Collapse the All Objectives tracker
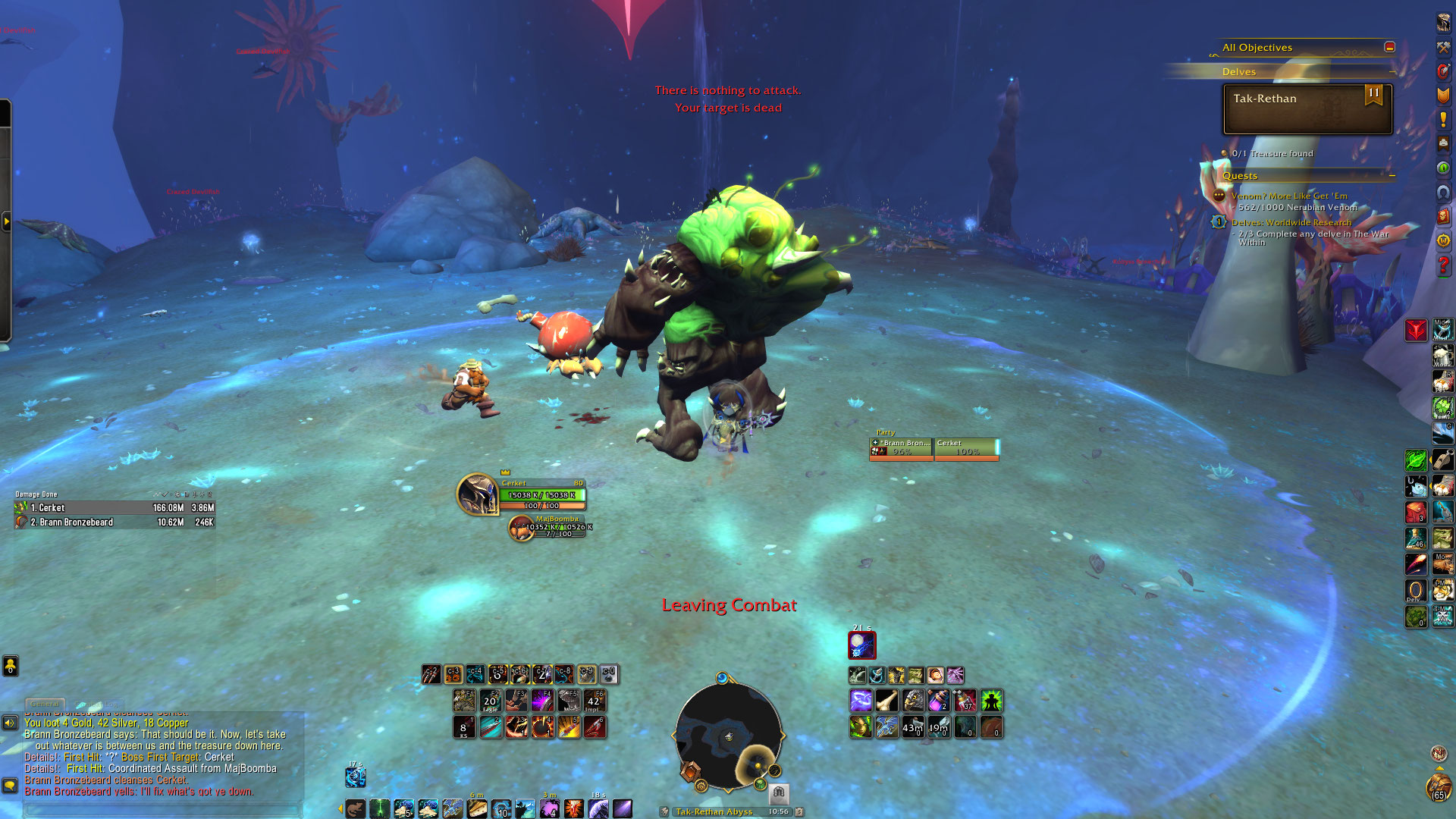Screen dimensions: 1456x819 (1389, 47)
